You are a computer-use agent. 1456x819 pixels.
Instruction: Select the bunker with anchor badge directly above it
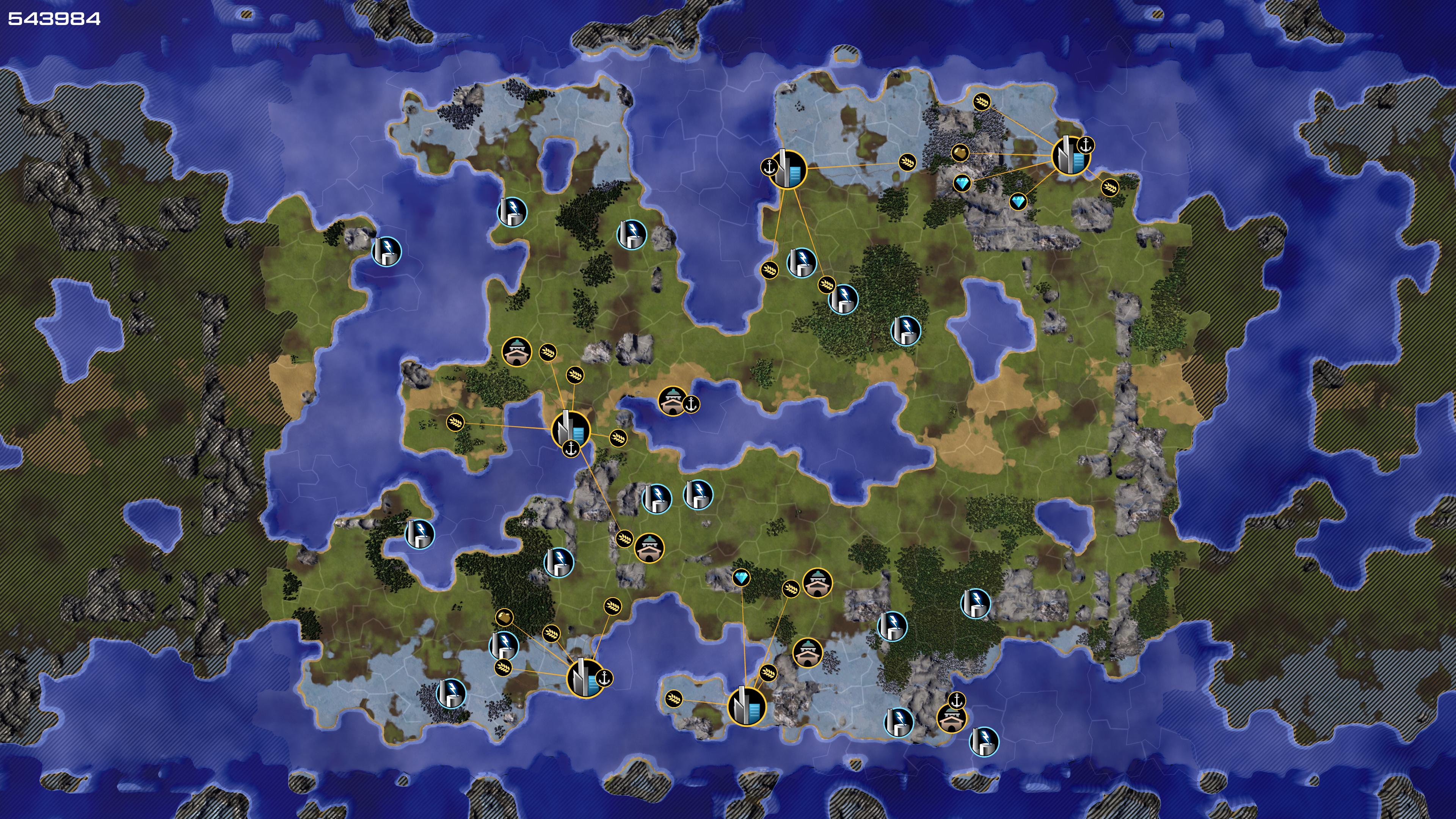tap(951, 719)
